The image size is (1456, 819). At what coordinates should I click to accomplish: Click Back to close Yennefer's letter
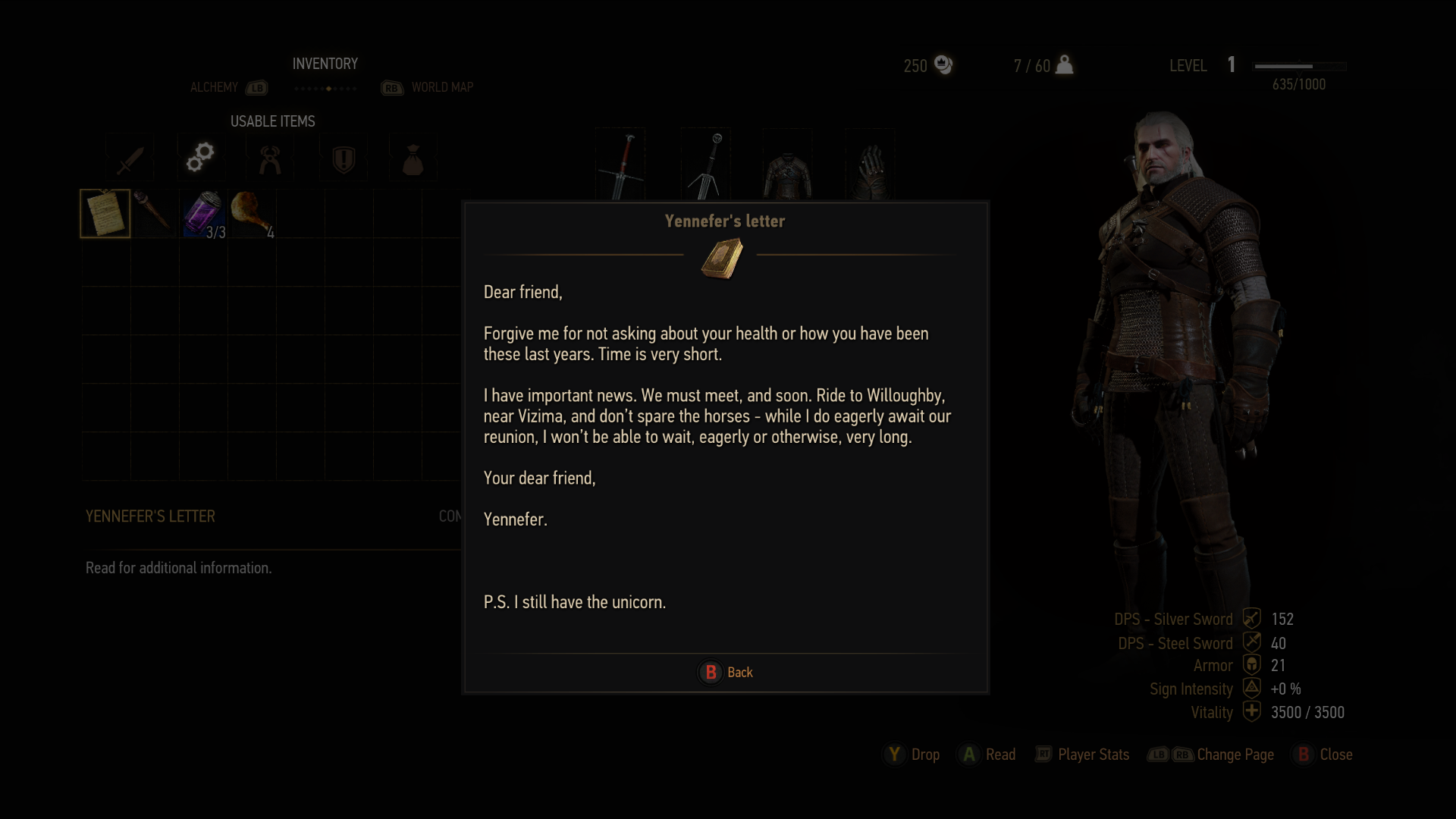[726, 672]
